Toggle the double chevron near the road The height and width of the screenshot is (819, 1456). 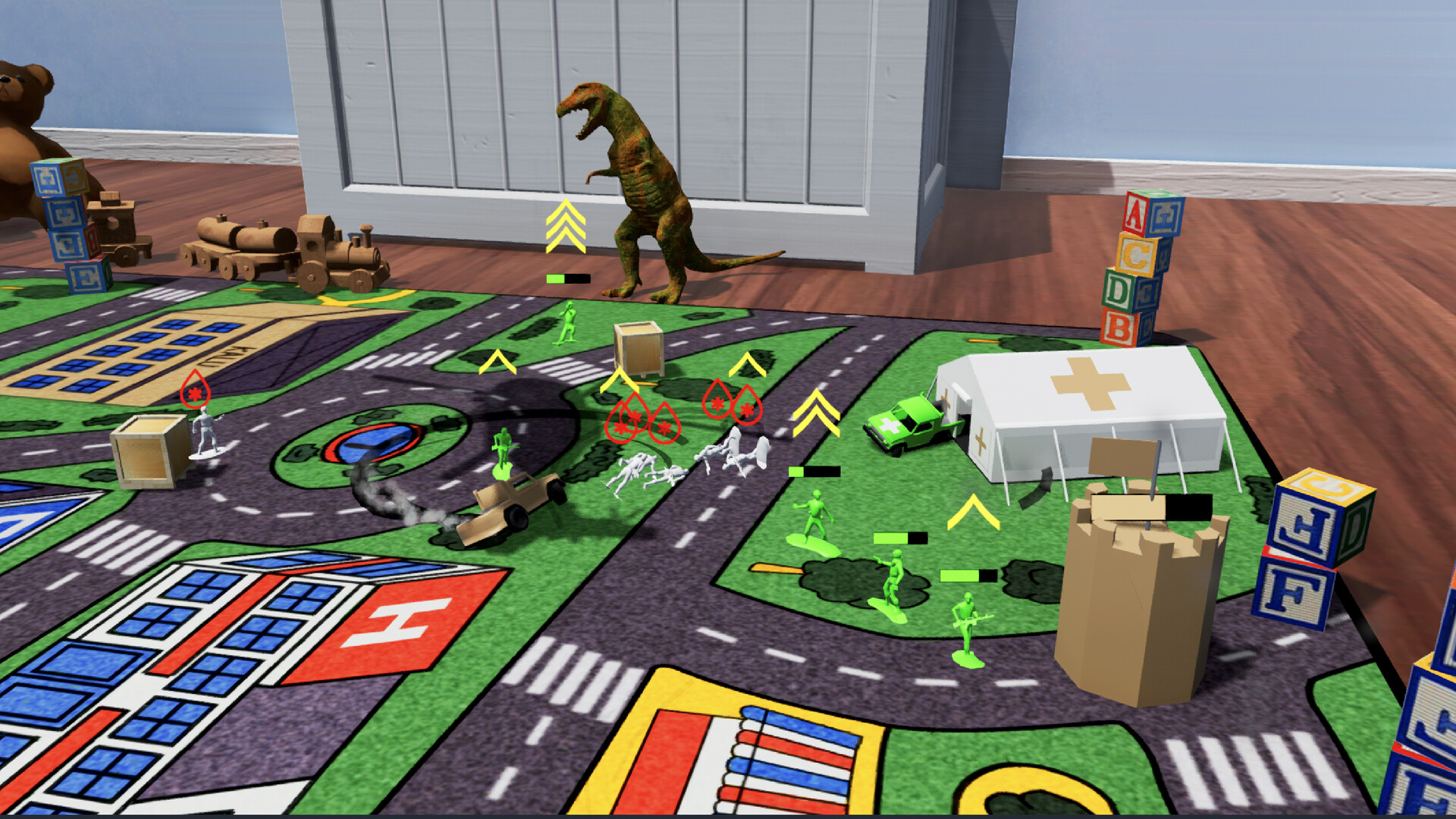(815, 413)
